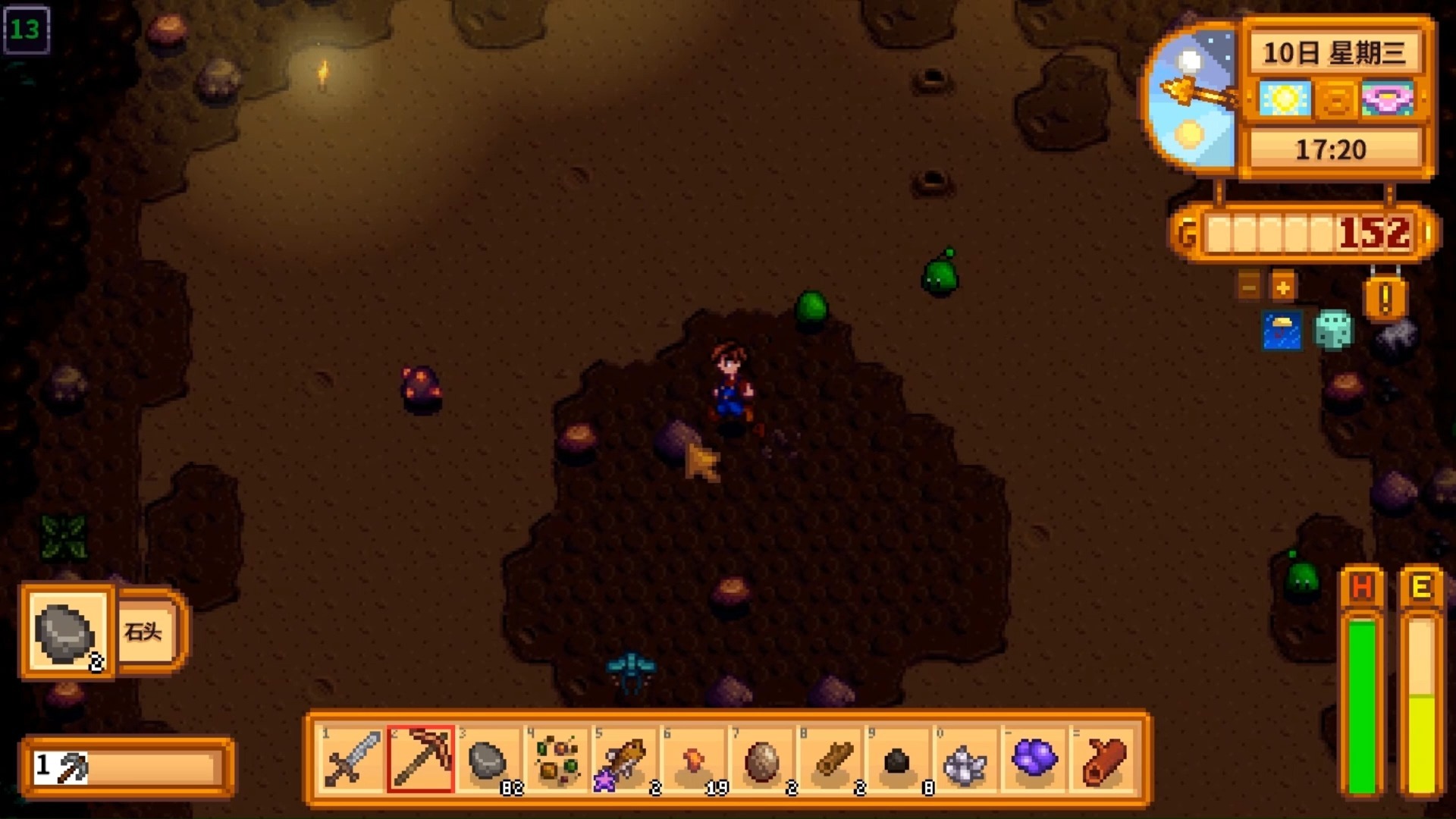Choose the hardwood log slot

coord(1103,760)
